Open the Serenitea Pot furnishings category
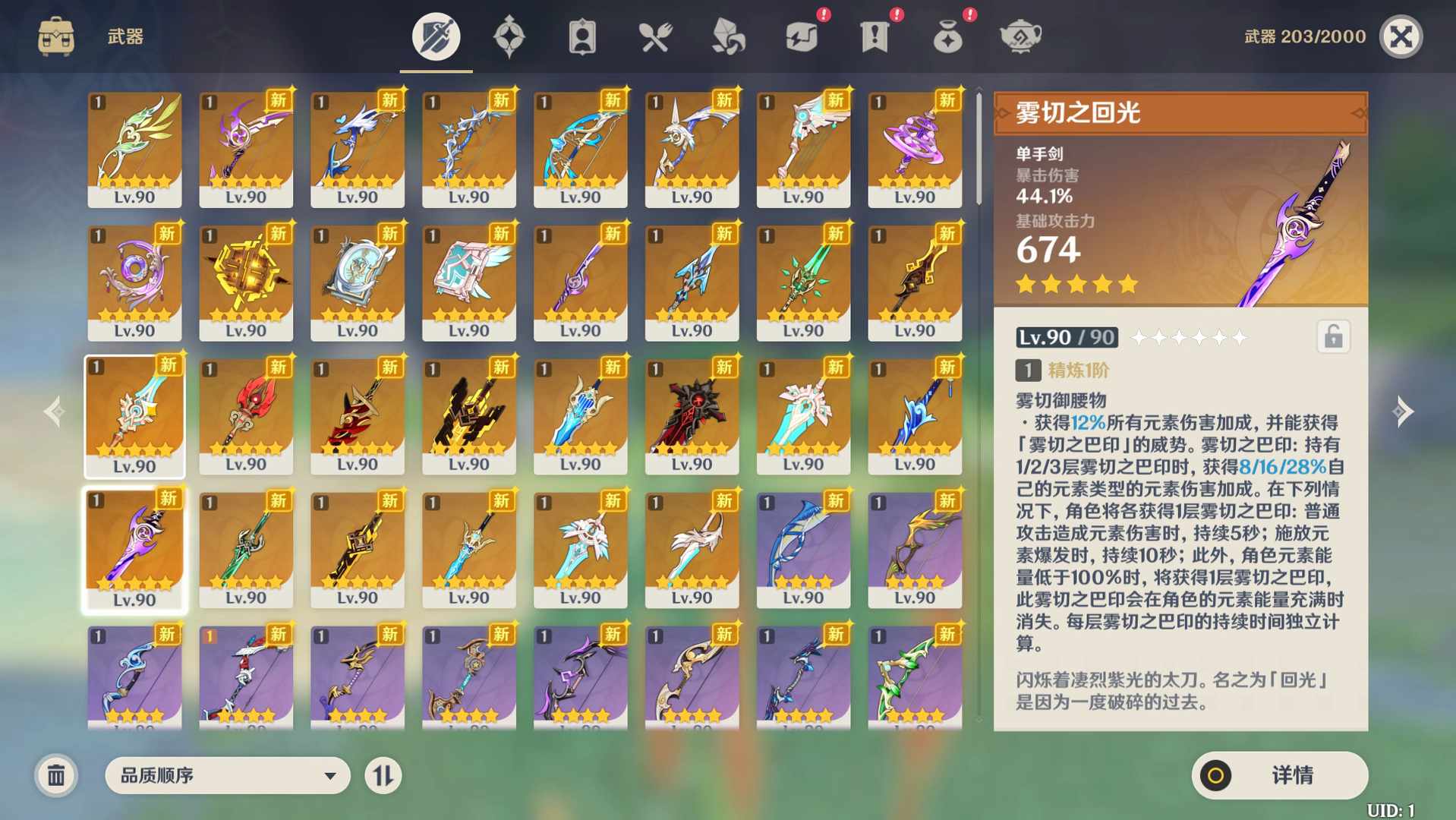The height and width of the screenshot is (820, 1456). [x=1021, y=36]
